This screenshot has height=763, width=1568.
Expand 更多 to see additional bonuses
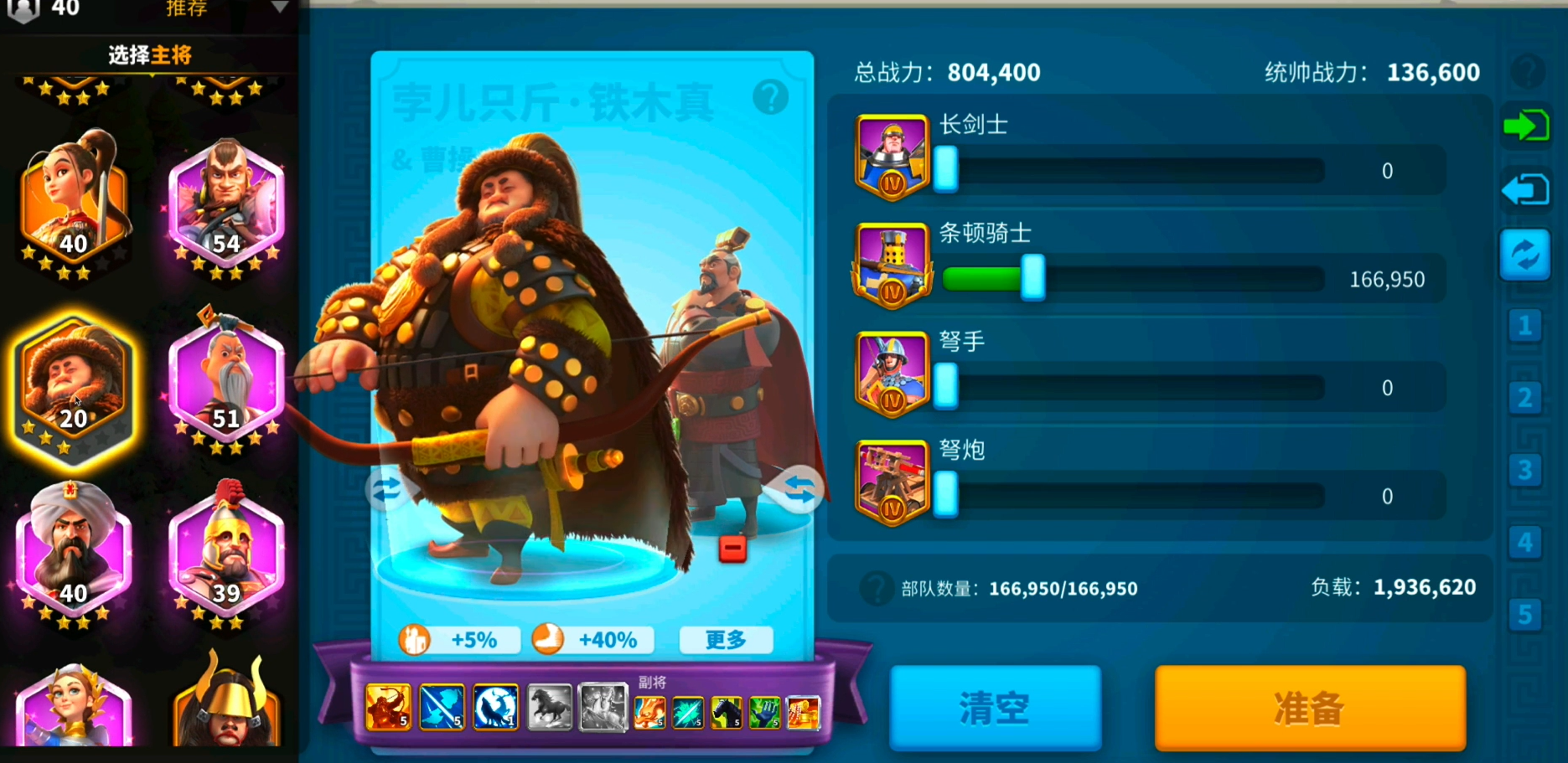pyautogui.click(x=726, y=640)
